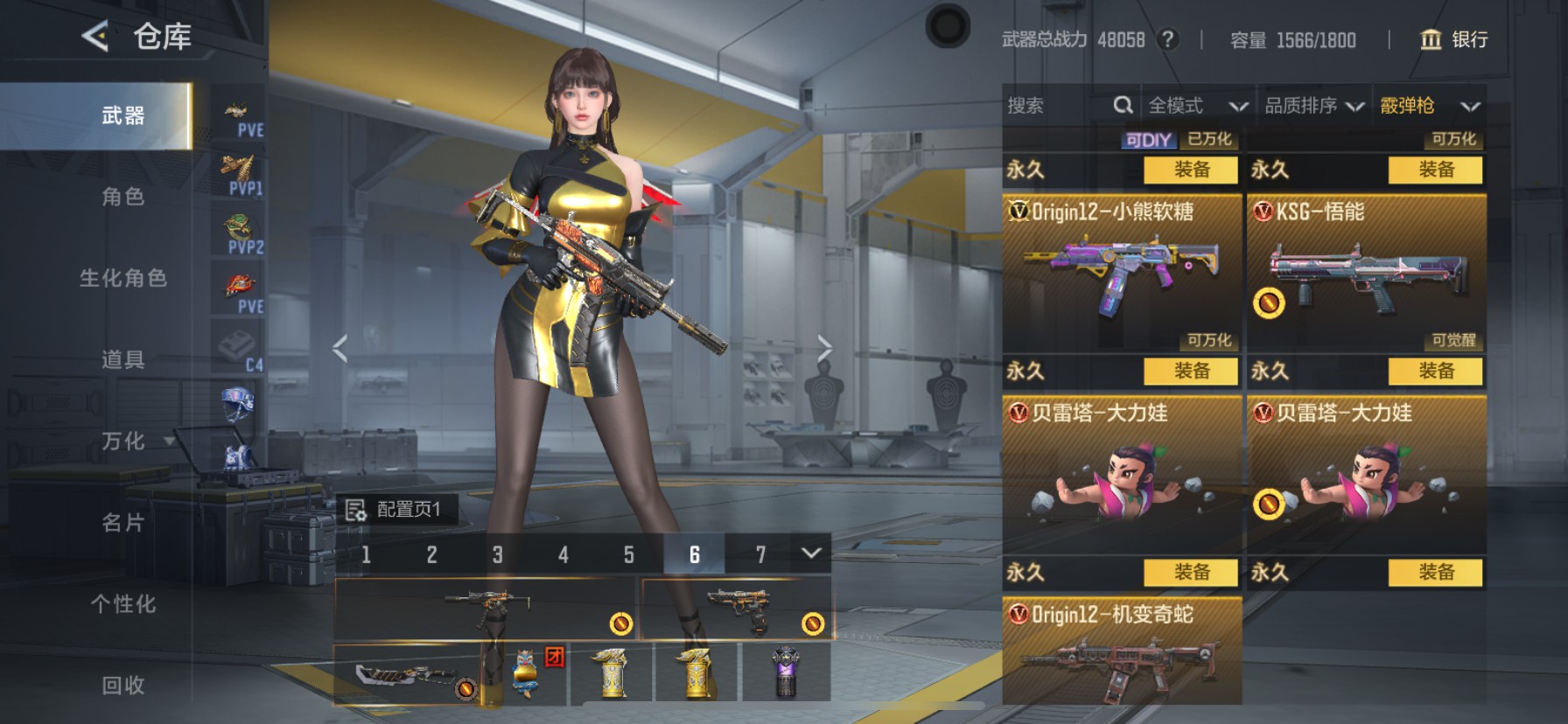This screenshot has width=1568, height=724.
Task: Open the 配置页1 loadout page button
Action: click(x=396, y=510)
